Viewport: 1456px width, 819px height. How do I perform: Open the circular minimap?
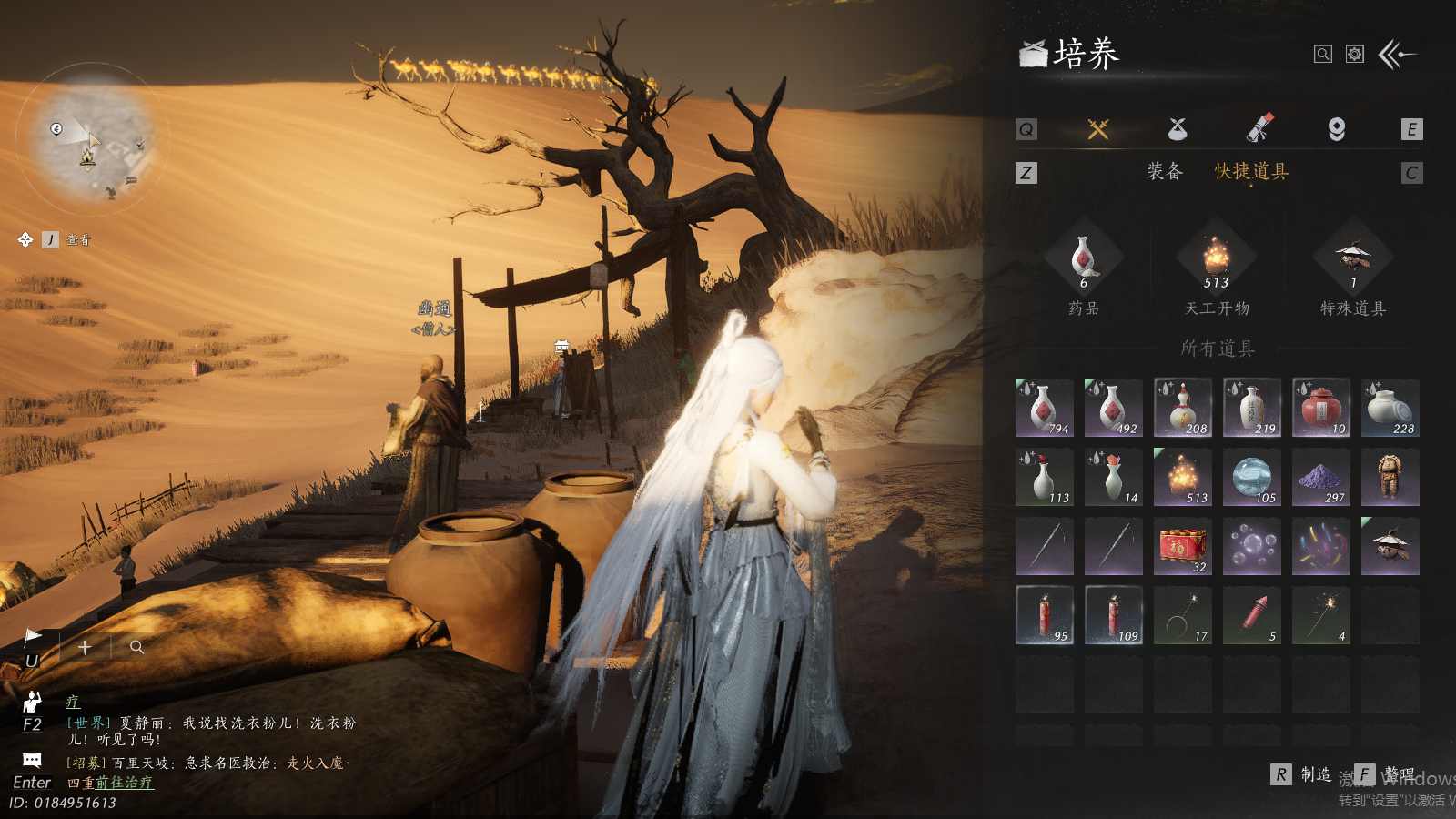point(94,136)
